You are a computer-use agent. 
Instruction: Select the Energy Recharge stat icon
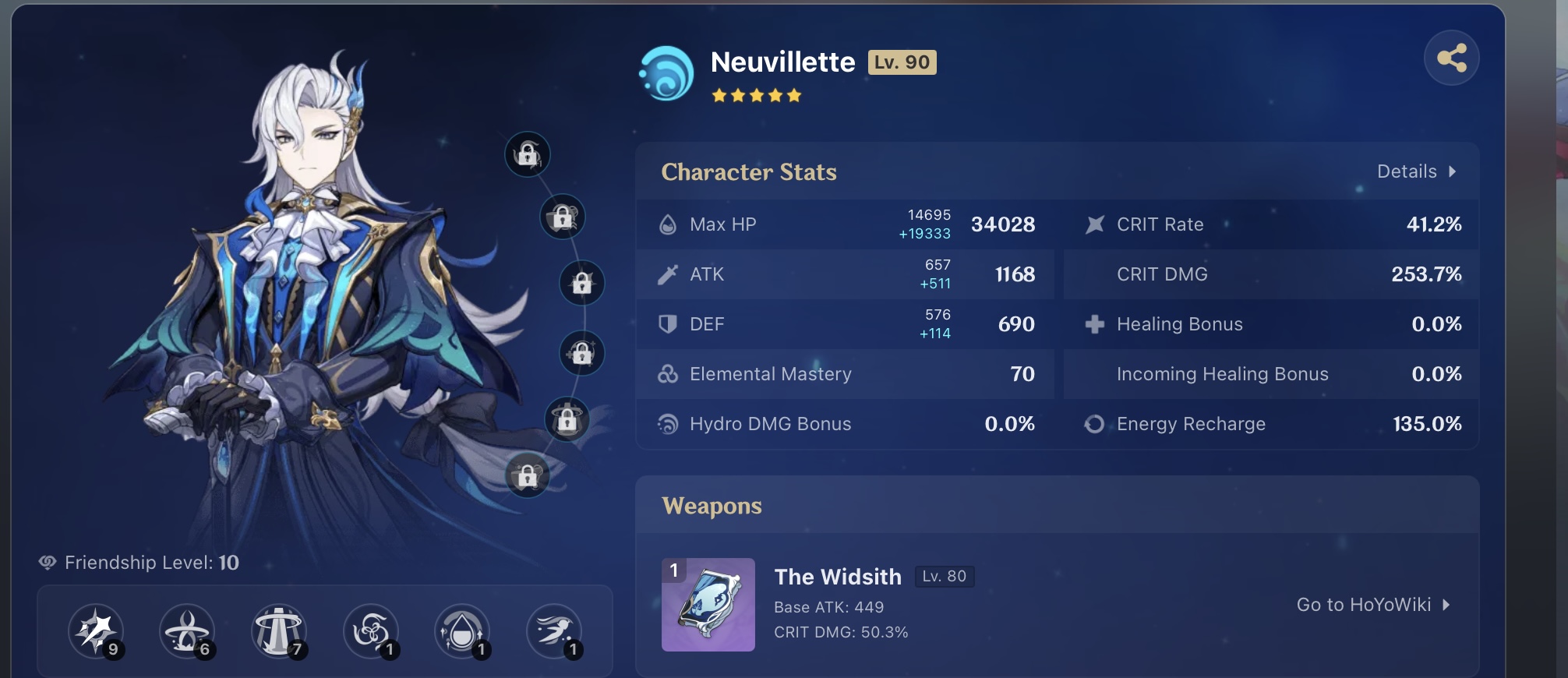1093,424
